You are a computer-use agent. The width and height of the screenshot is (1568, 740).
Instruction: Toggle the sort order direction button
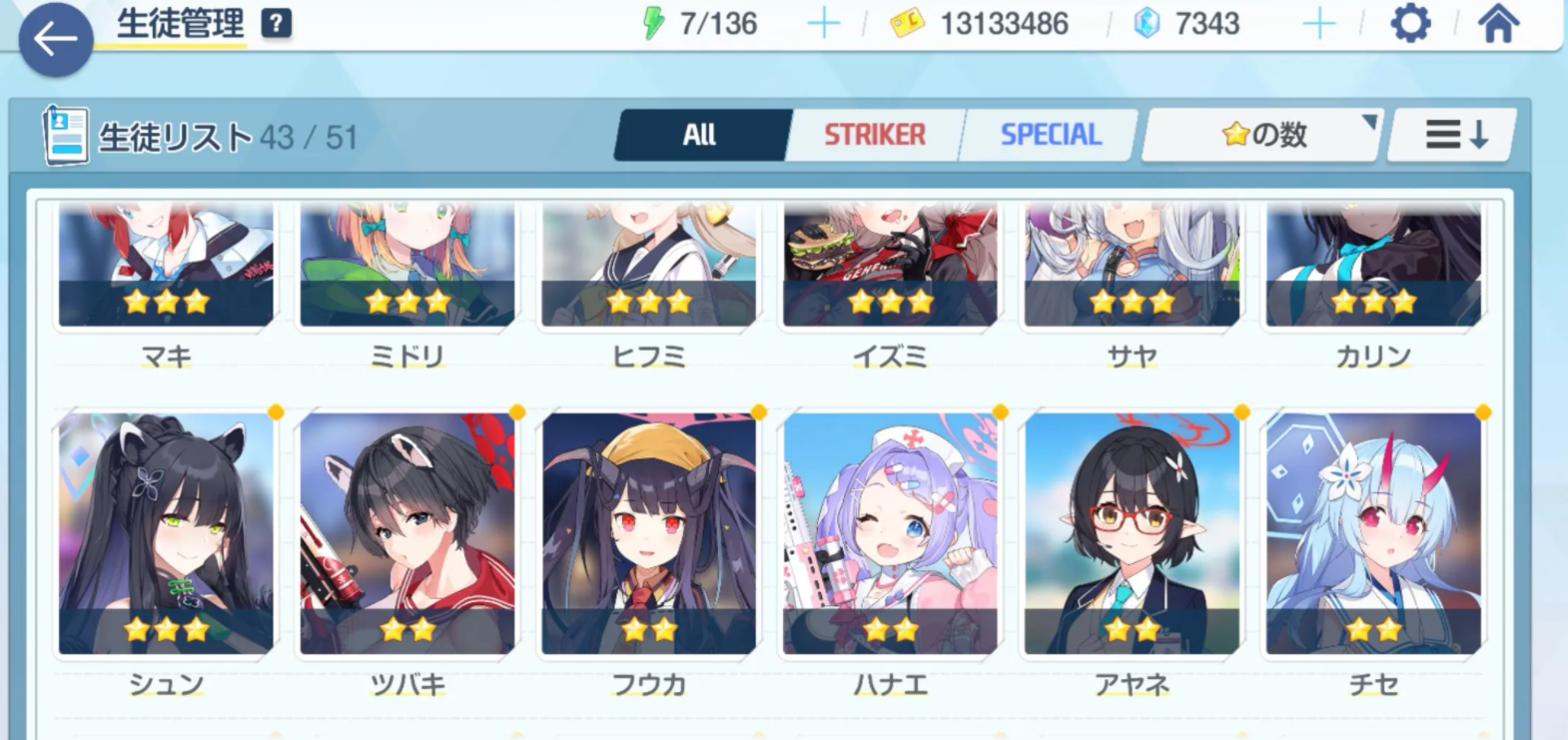tap(1455, 135)
